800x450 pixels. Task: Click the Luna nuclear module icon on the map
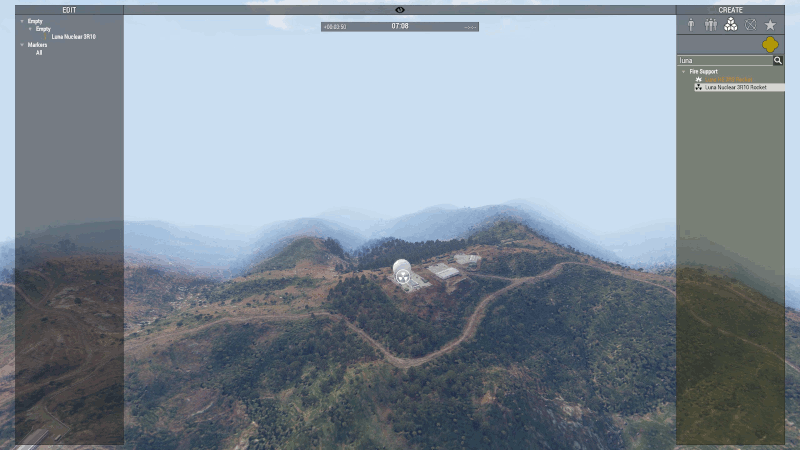[x=402, y=279]
